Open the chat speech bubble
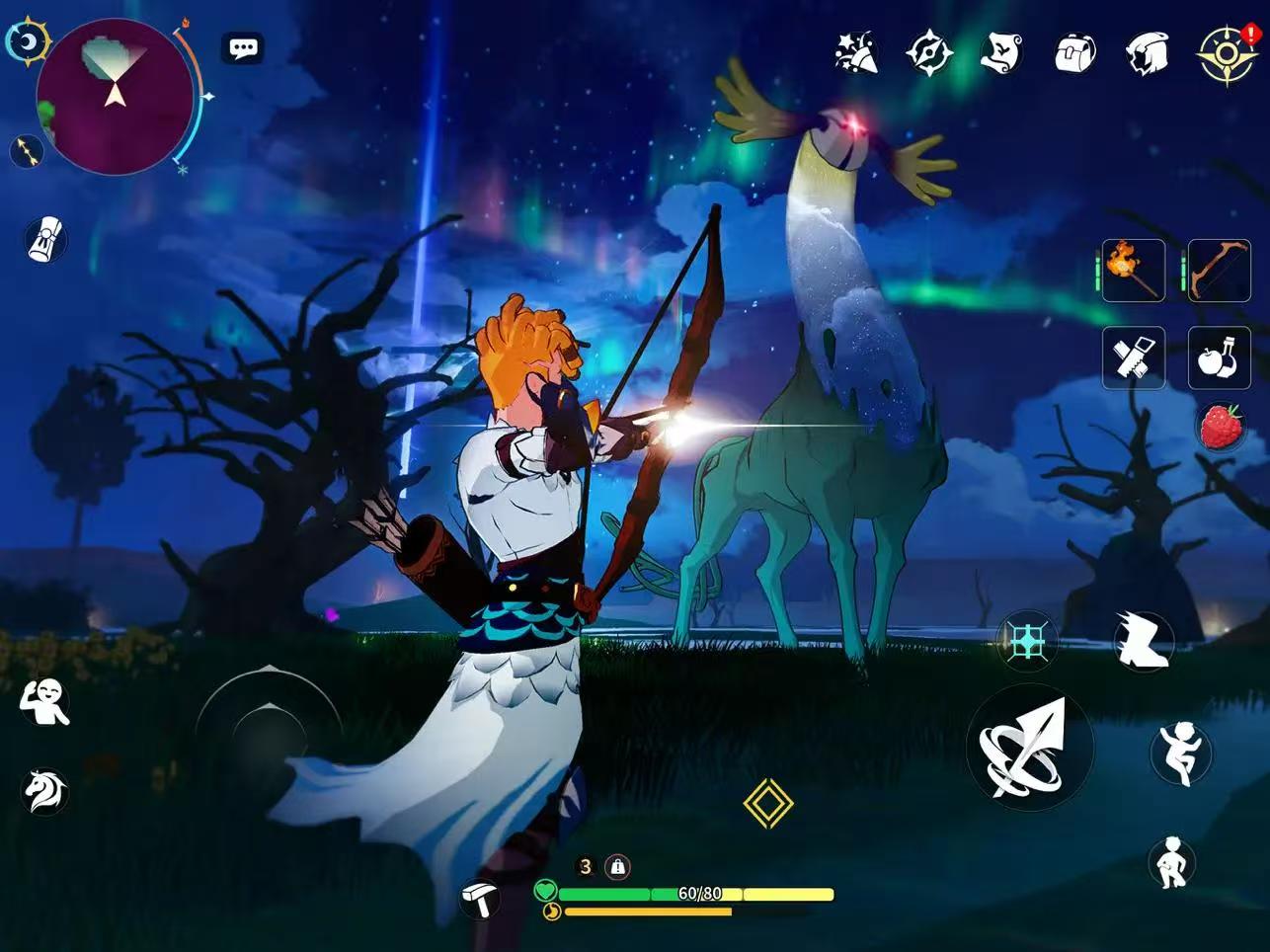Viewport: 1270px width, 952px height. click(x=243, y=47)
